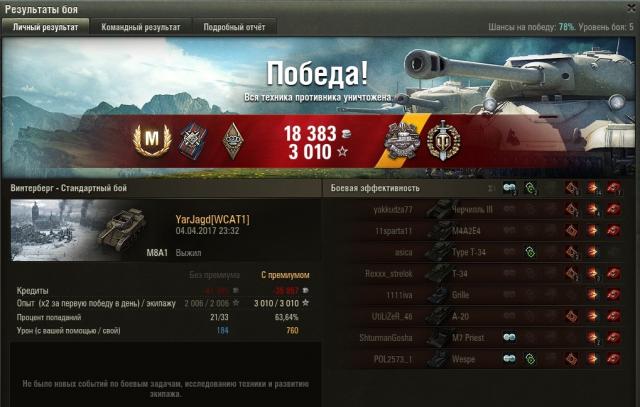Switch to the Командный результат tab
Image resolution: width=640 pixels, height=407 pixels.
coord(140,27)
